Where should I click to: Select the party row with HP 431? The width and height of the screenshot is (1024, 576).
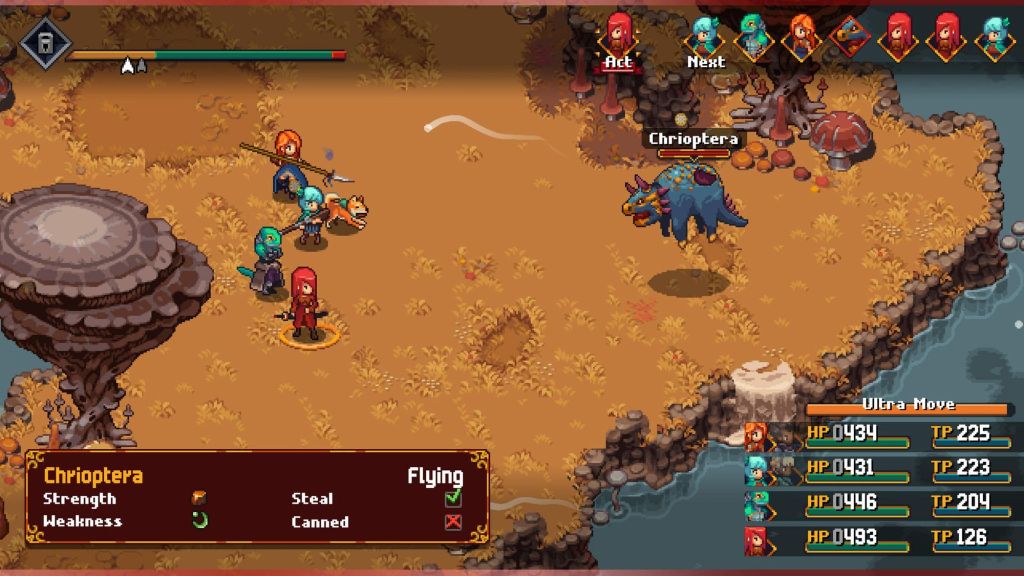pos(878,469)
